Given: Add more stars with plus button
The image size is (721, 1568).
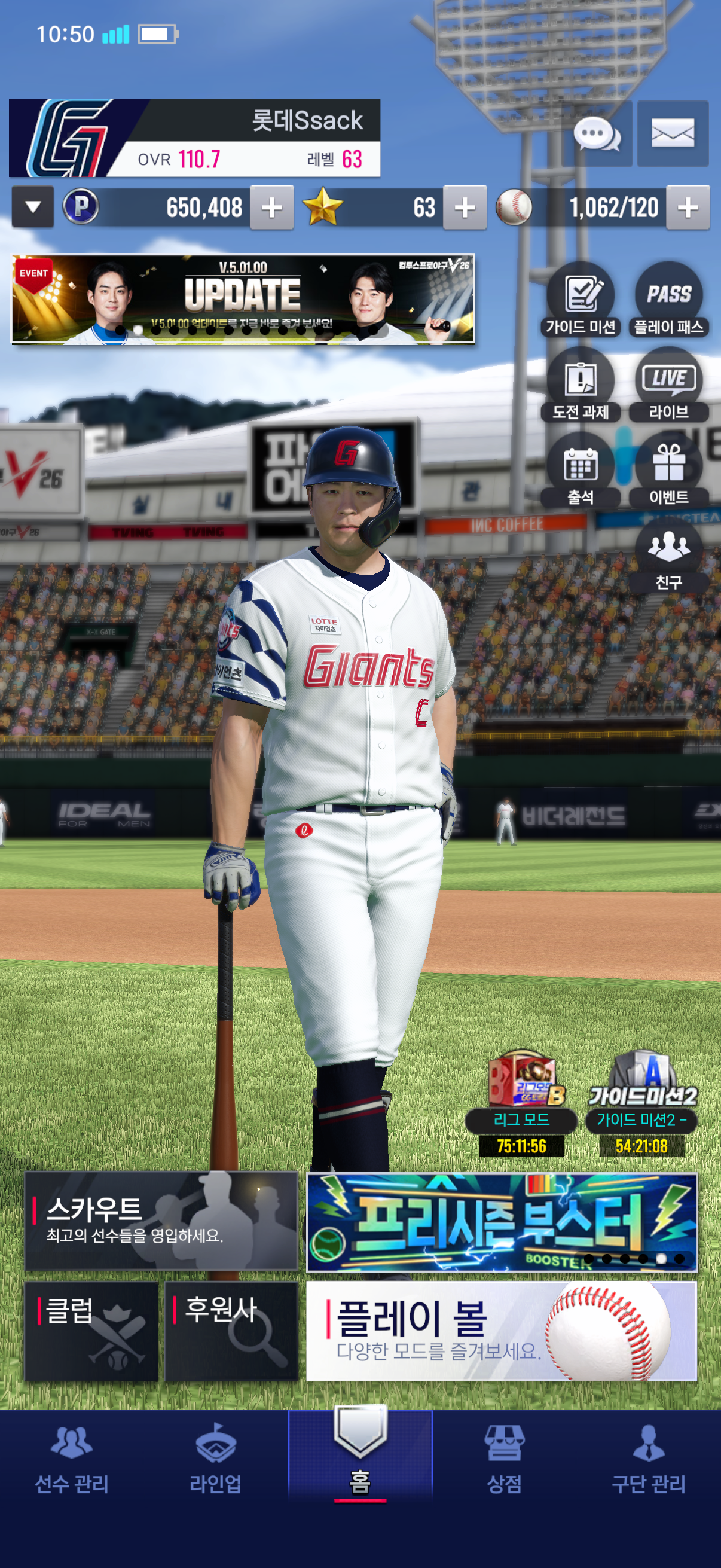Looking at the screenshot, I should click(465, 208).
